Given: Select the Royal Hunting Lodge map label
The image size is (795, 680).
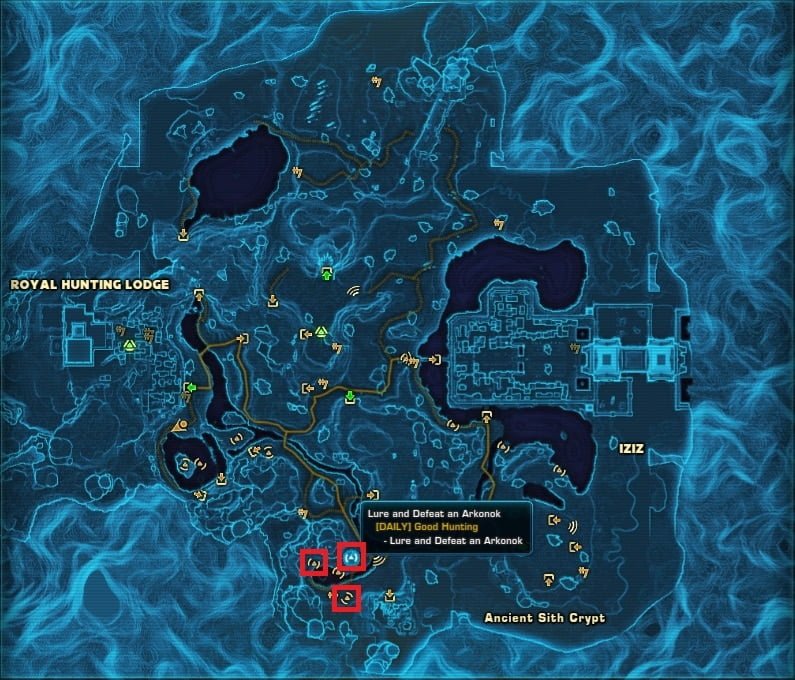Looking at the screenshot, I should pos(90,285).
